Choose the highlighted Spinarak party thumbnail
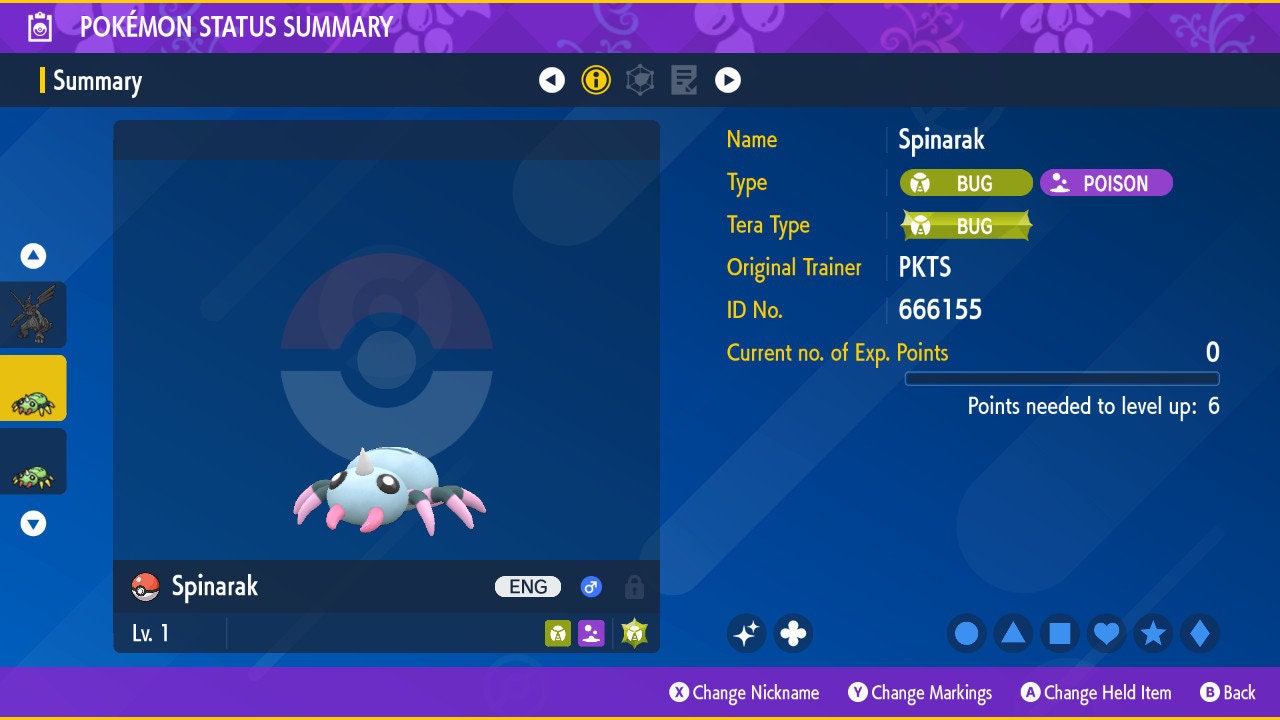This screenshot has height=720, width=1280. [x=33, y=389]
